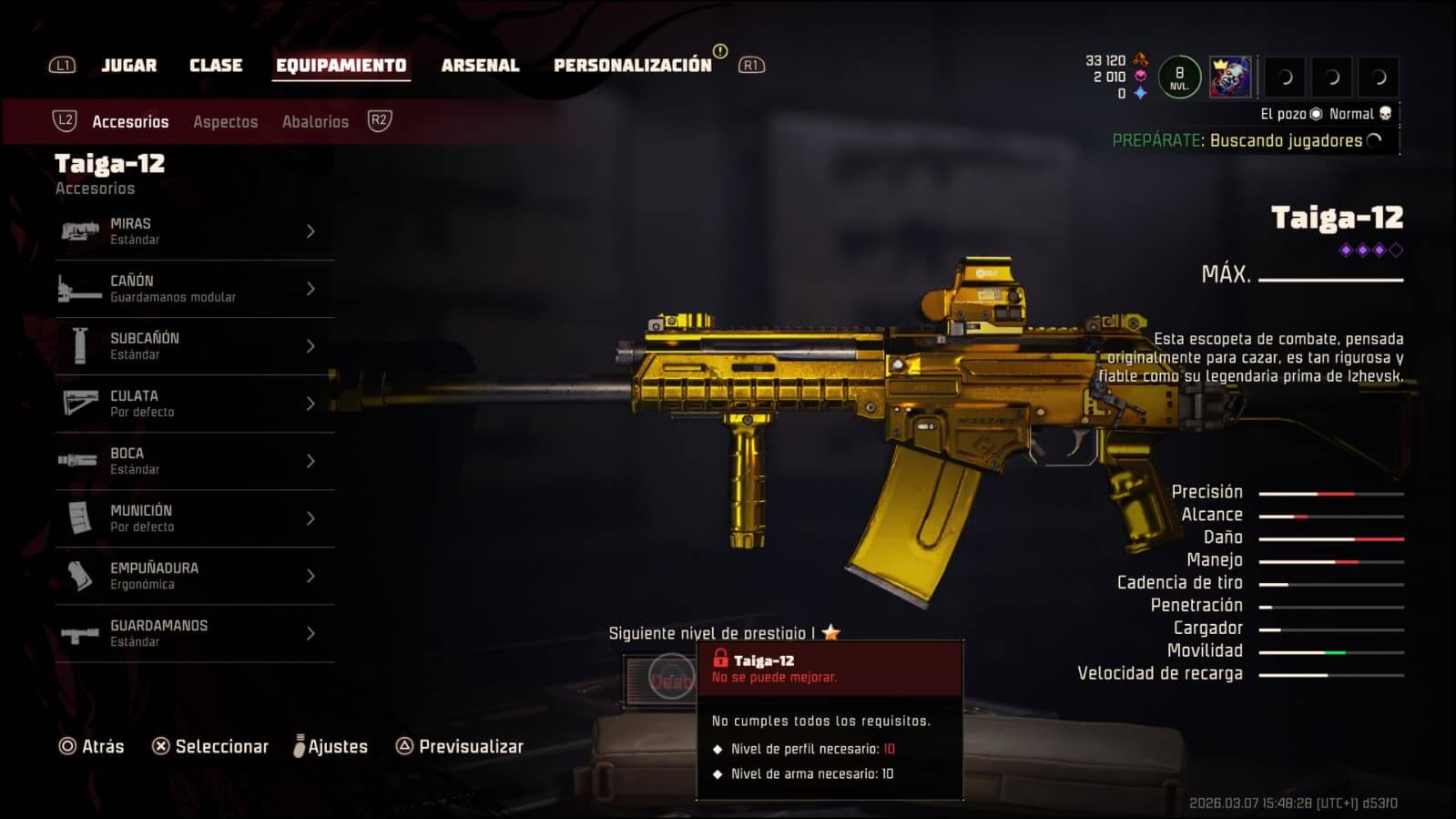The image size is (1456, 819).
Task: Select the EQUIPAMIENTO tab
Action: pyautogui.click(x=341, y=66)
